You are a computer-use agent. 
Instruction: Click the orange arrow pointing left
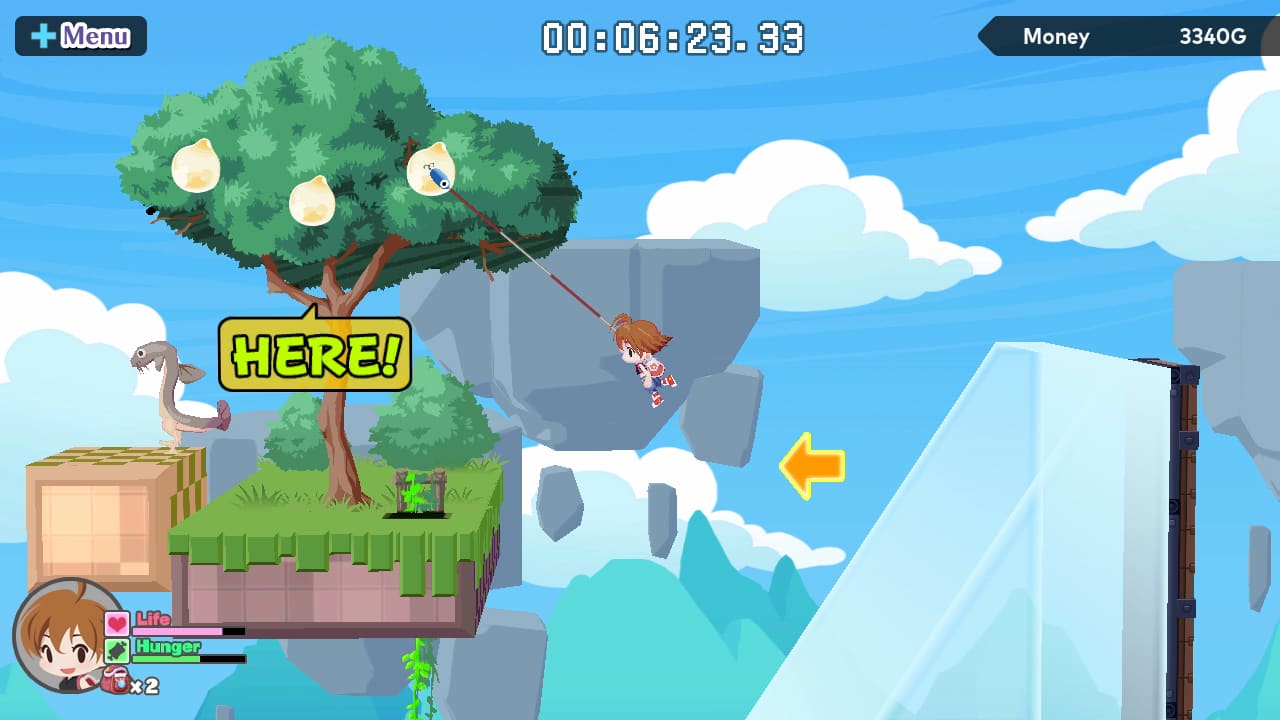pos(812,465)
